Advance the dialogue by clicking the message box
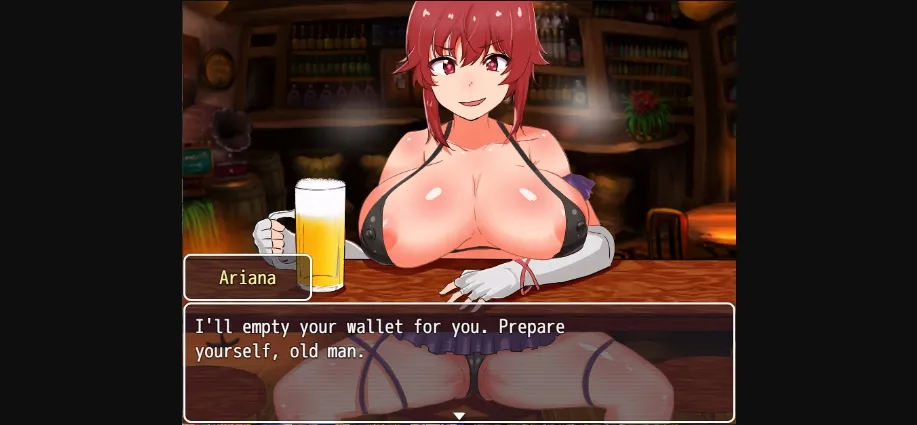The width and height of the screenshot is (917, 425). [459, 360]
